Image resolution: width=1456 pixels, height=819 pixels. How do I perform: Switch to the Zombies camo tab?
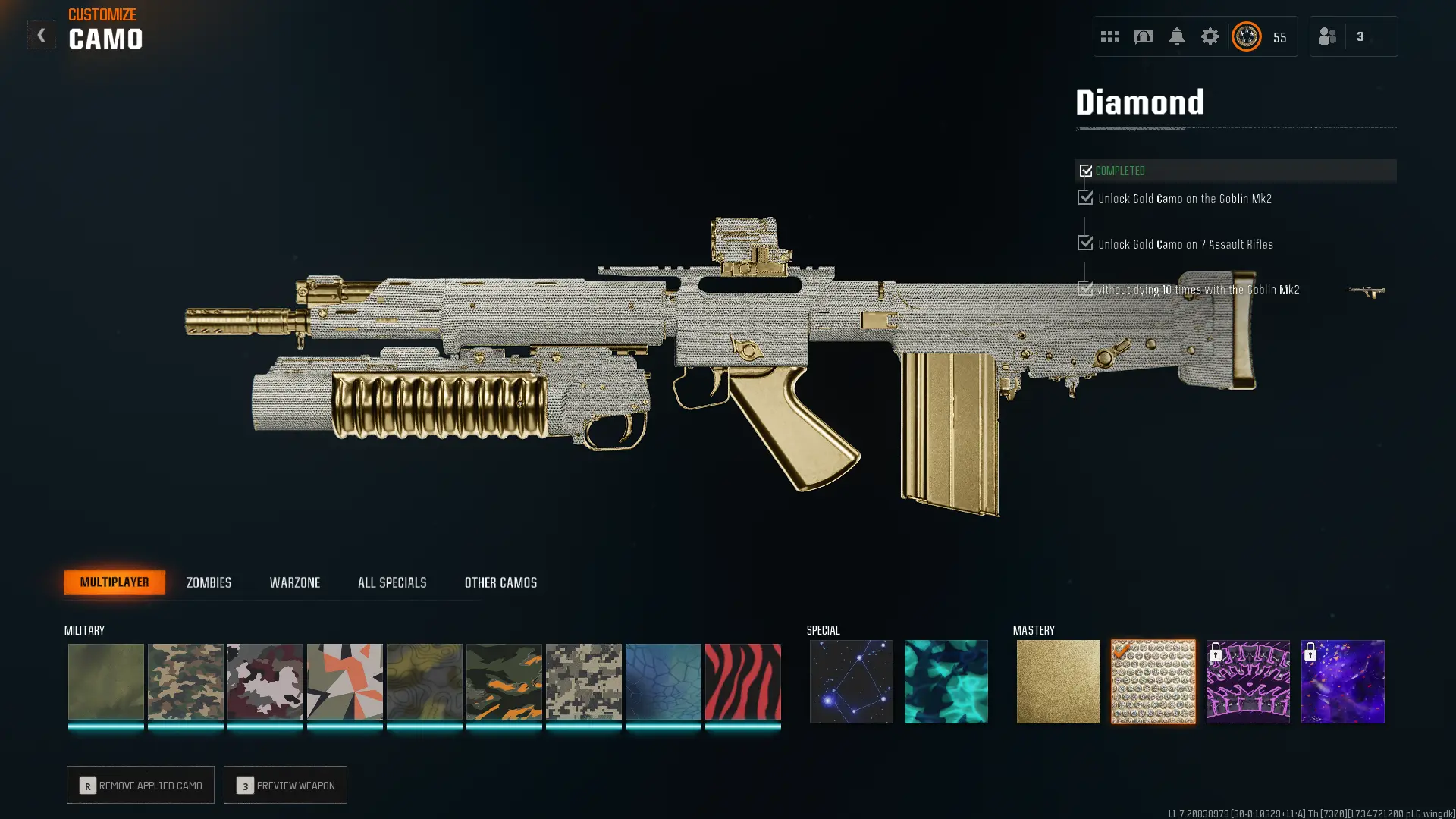pos(209,582)
